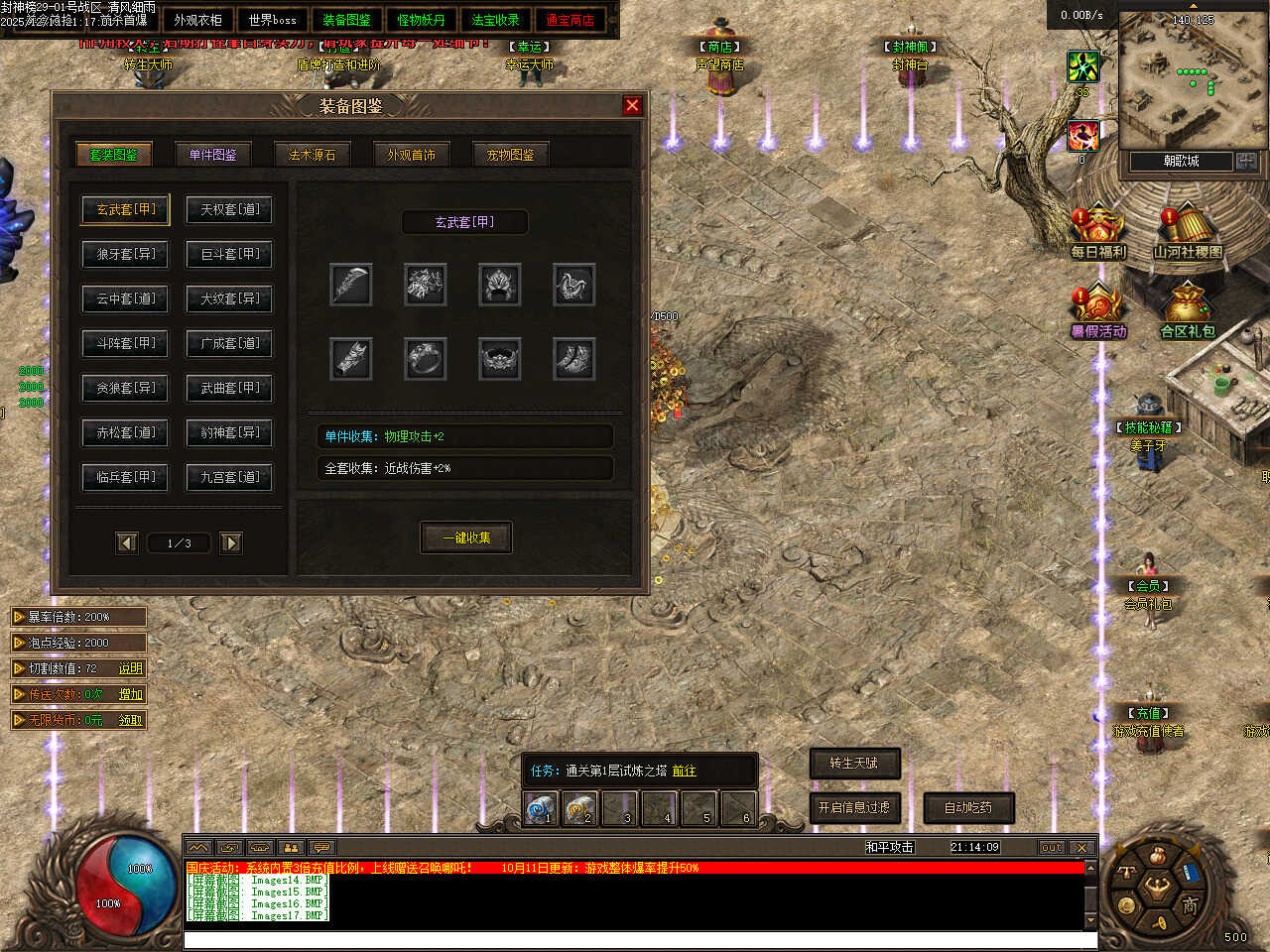Choose the 天权套[道] set entry
The width and height of the screenshot is (1270, 952).
click(x=229, y=209)
